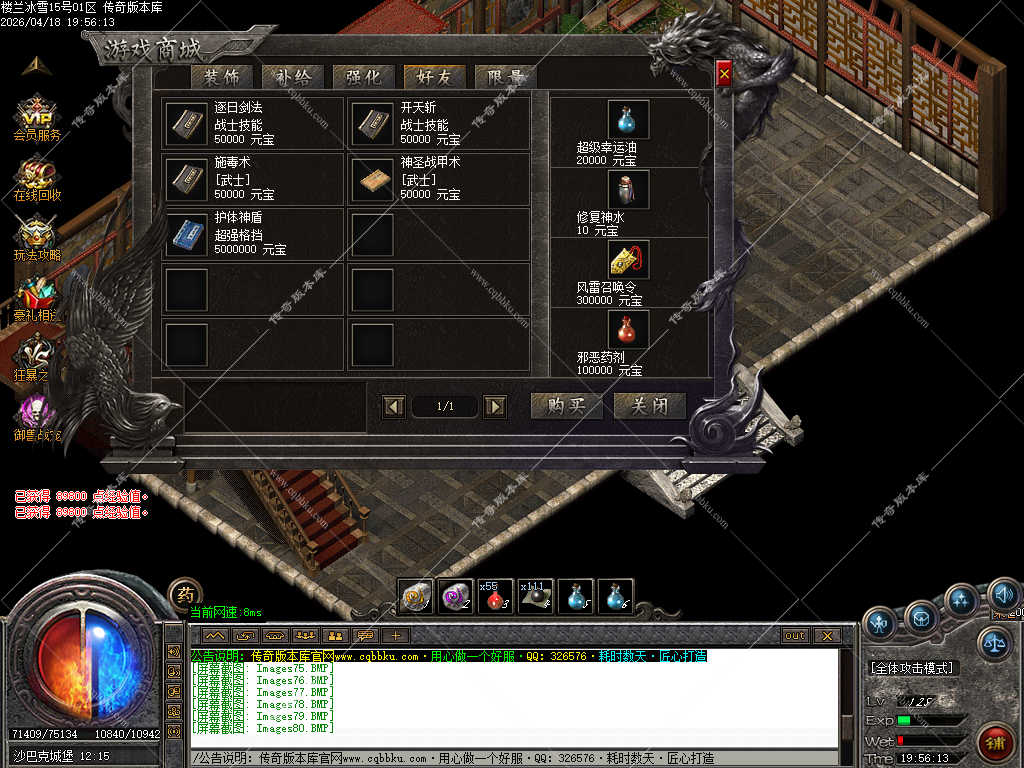Select the 强化 category tab
This screenshot has width=1024, height=768.
363,77
